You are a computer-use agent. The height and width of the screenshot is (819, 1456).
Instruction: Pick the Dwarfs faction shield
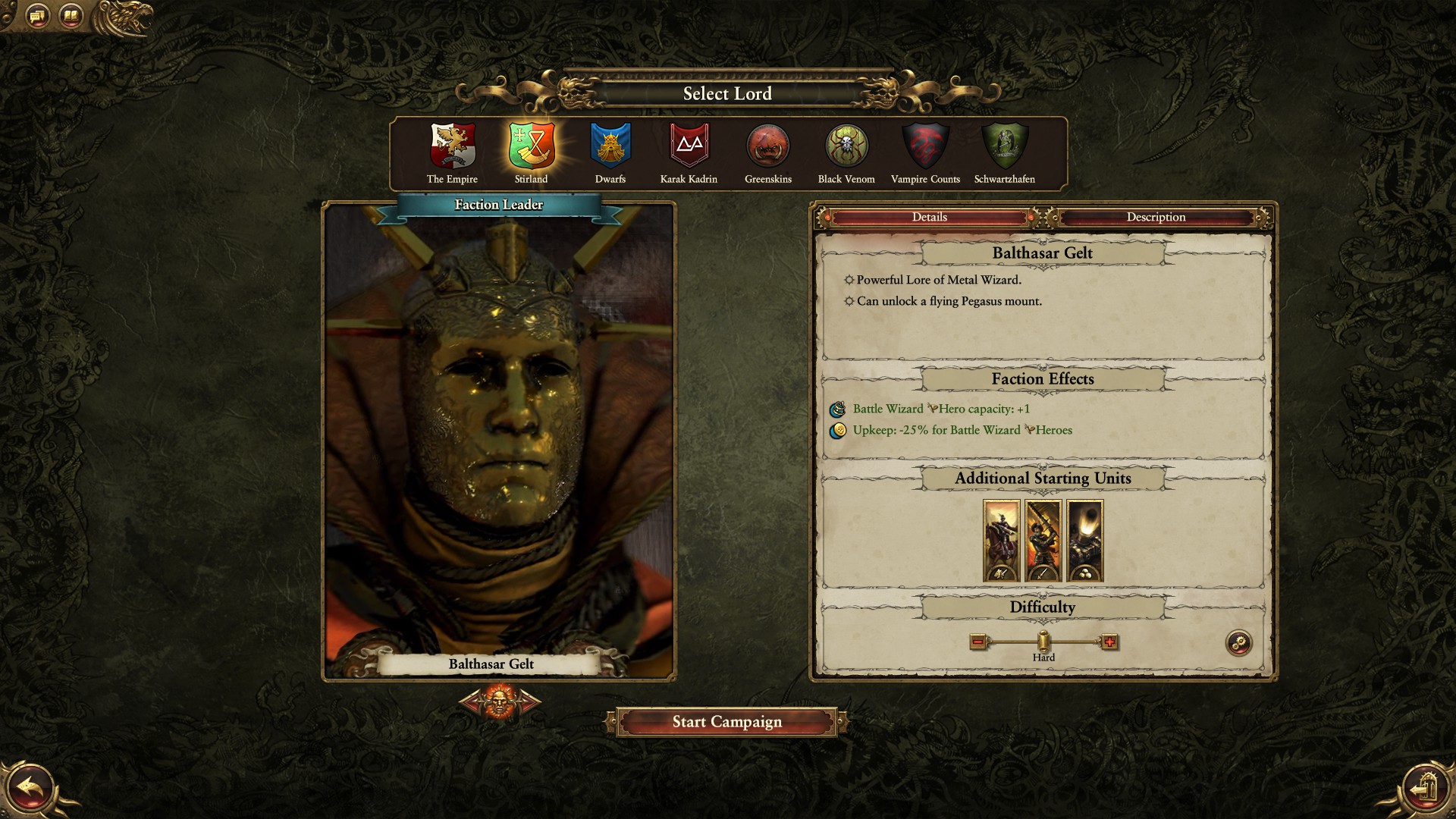(x=610, y=146)
